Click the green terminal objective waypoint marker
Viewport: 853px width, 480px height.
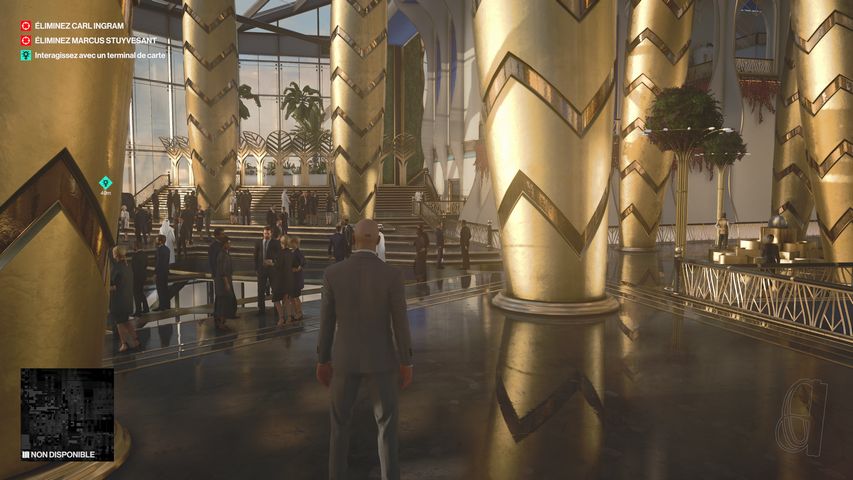(105, 182)
